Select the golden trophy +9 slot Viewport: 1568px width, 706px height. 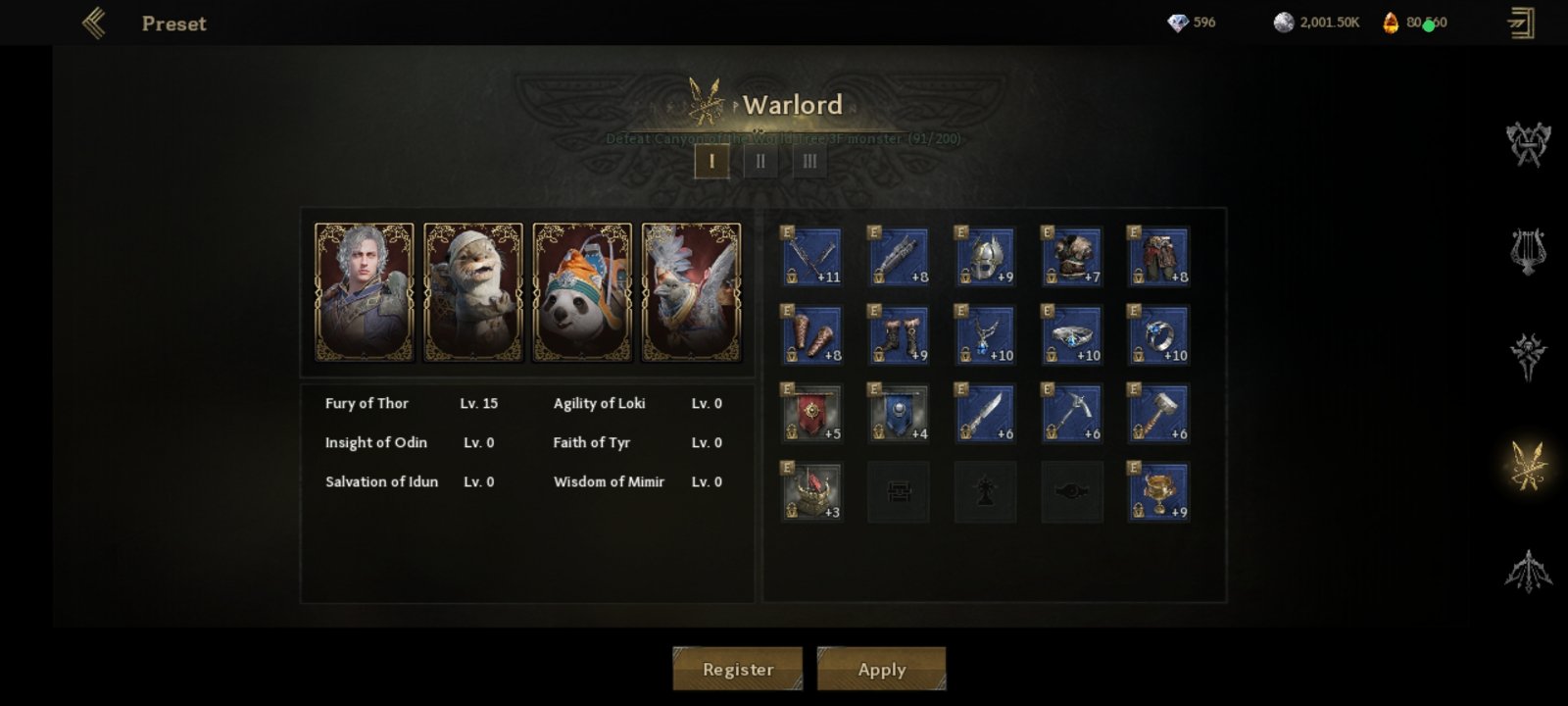[x=1158, y=492]
